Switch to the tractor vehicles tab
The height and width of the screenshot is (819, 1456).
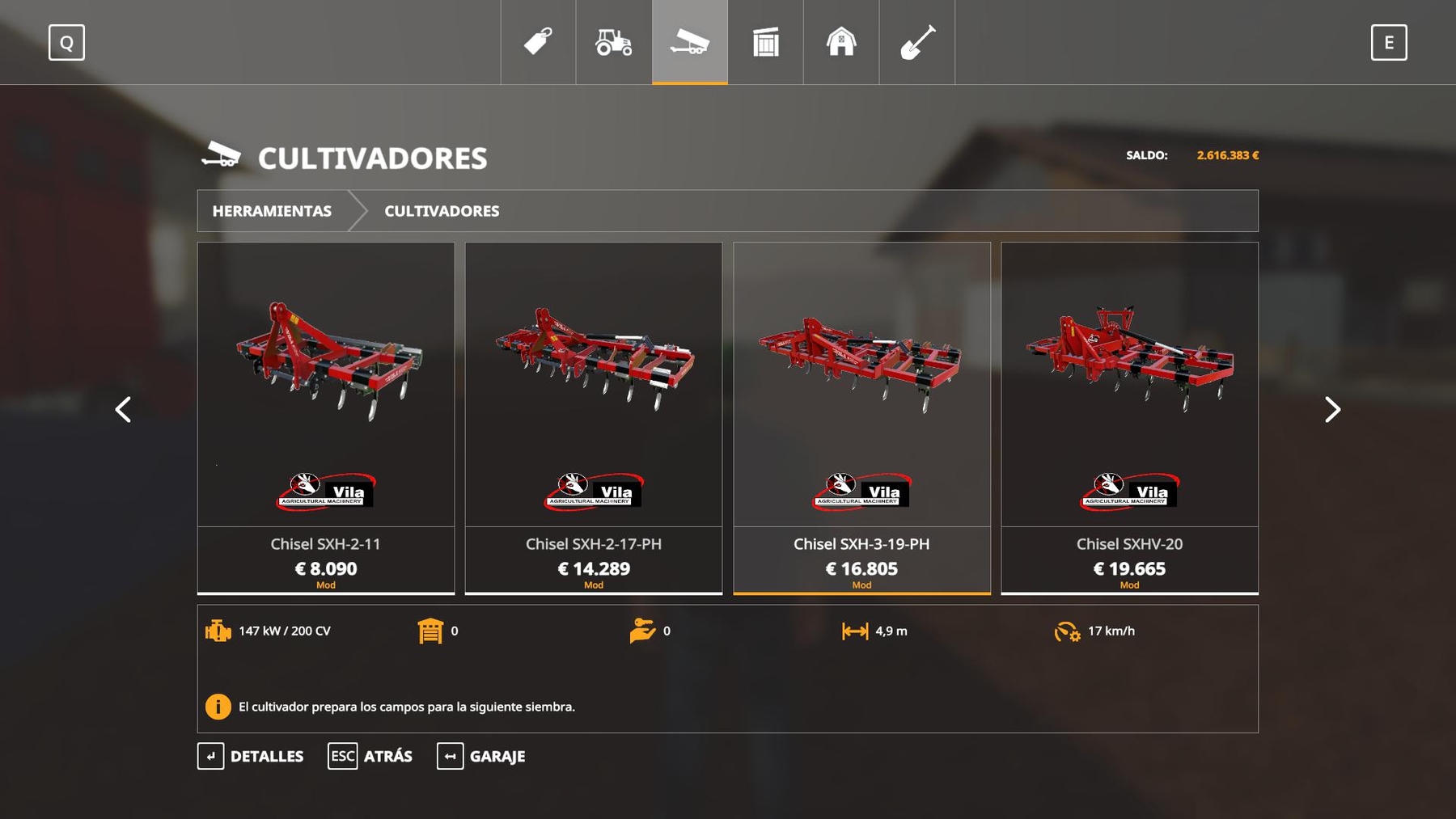[x=614, y=41]
